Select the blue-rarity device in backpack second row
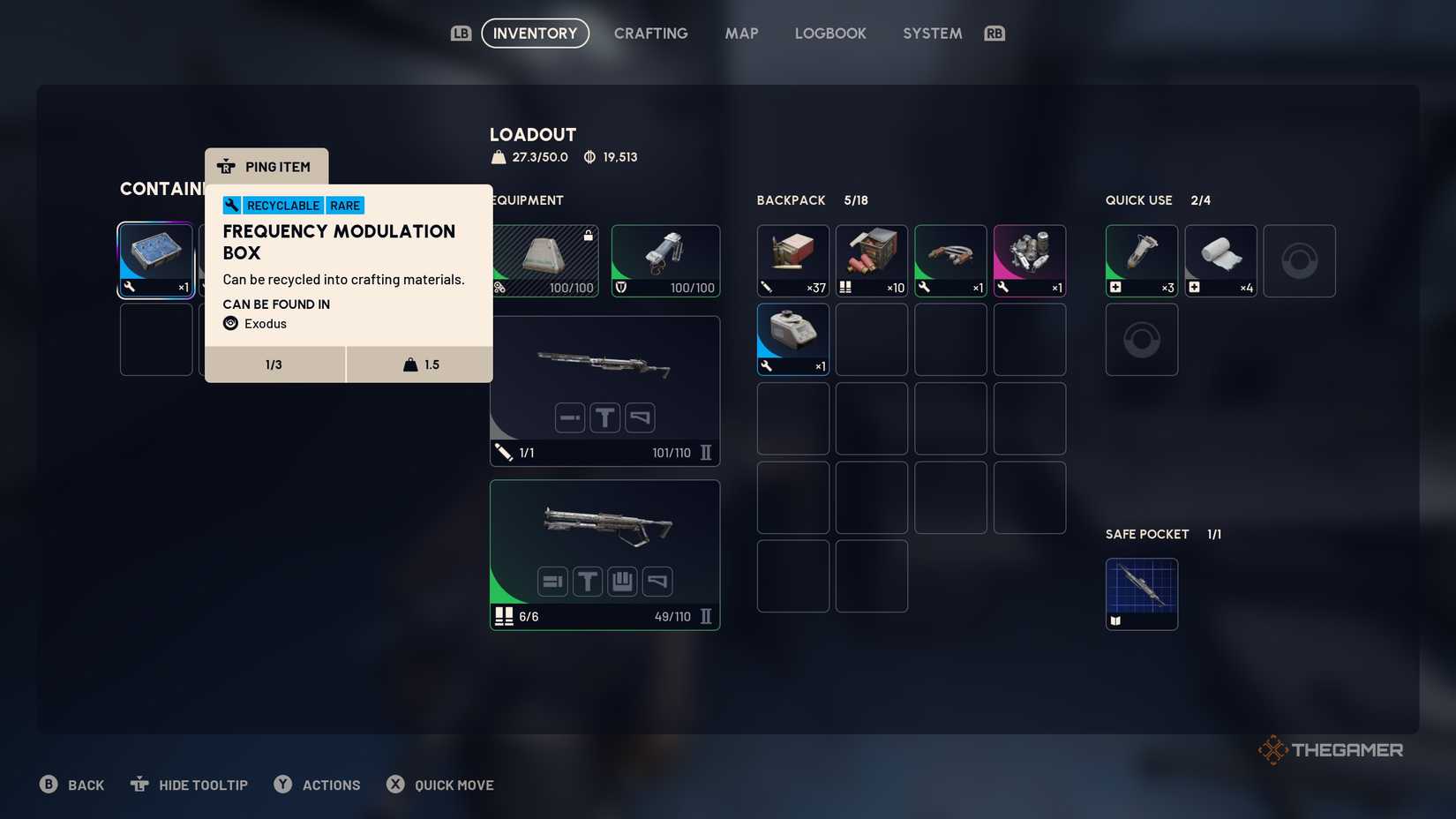 [792, 339]
